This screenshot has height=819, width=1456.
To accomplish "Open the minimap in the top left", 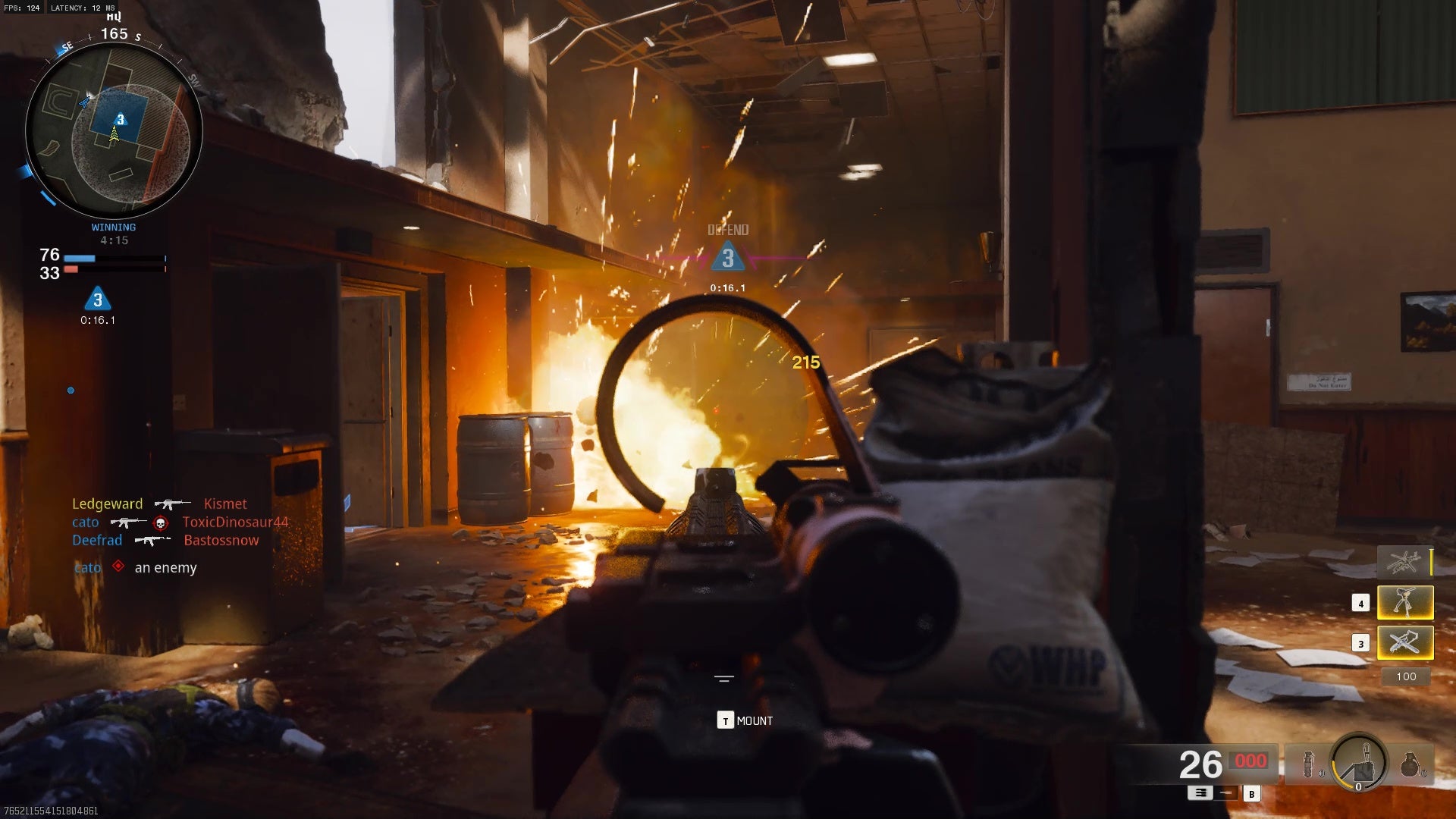I will tap(114, 133).
